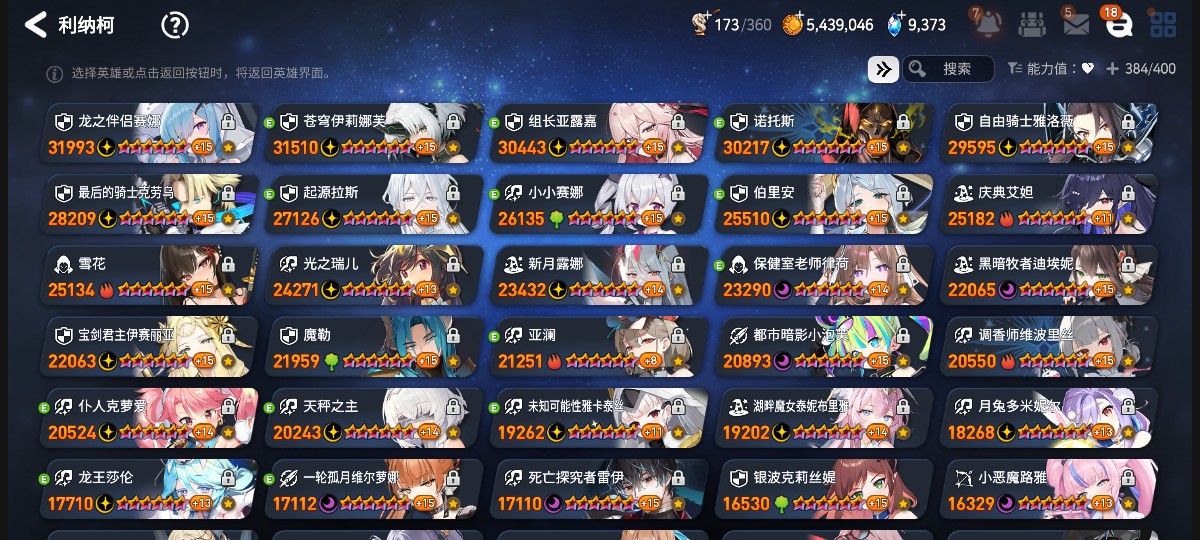Select hero 龙之伴侣赛娜

(150, 133)
